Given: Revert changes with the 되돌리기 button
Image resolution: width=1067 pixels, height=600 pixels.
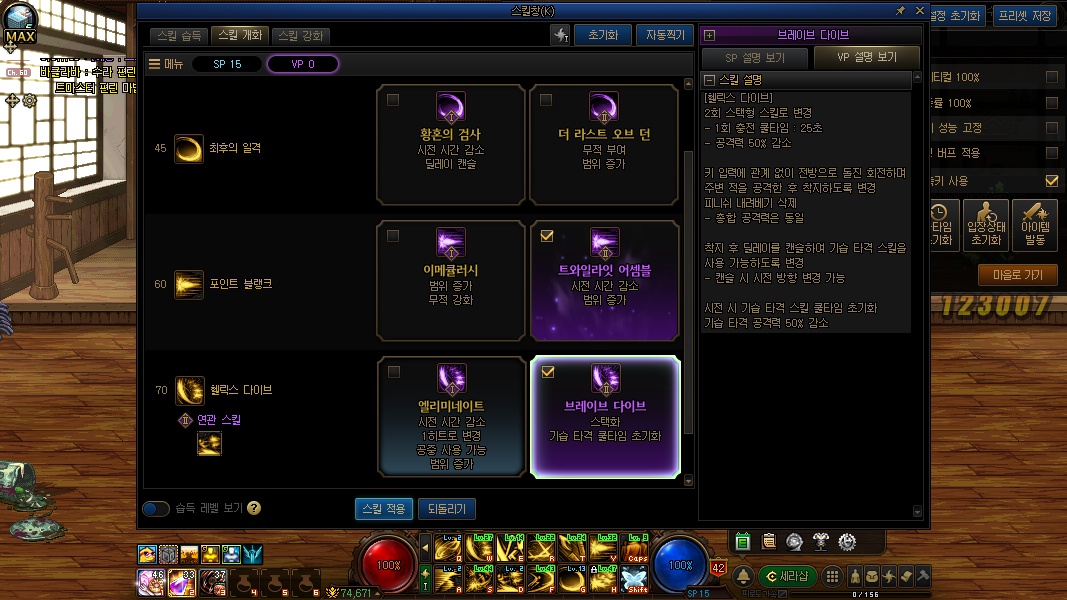Looking at the screenshot, I should (x=446, y=509).
